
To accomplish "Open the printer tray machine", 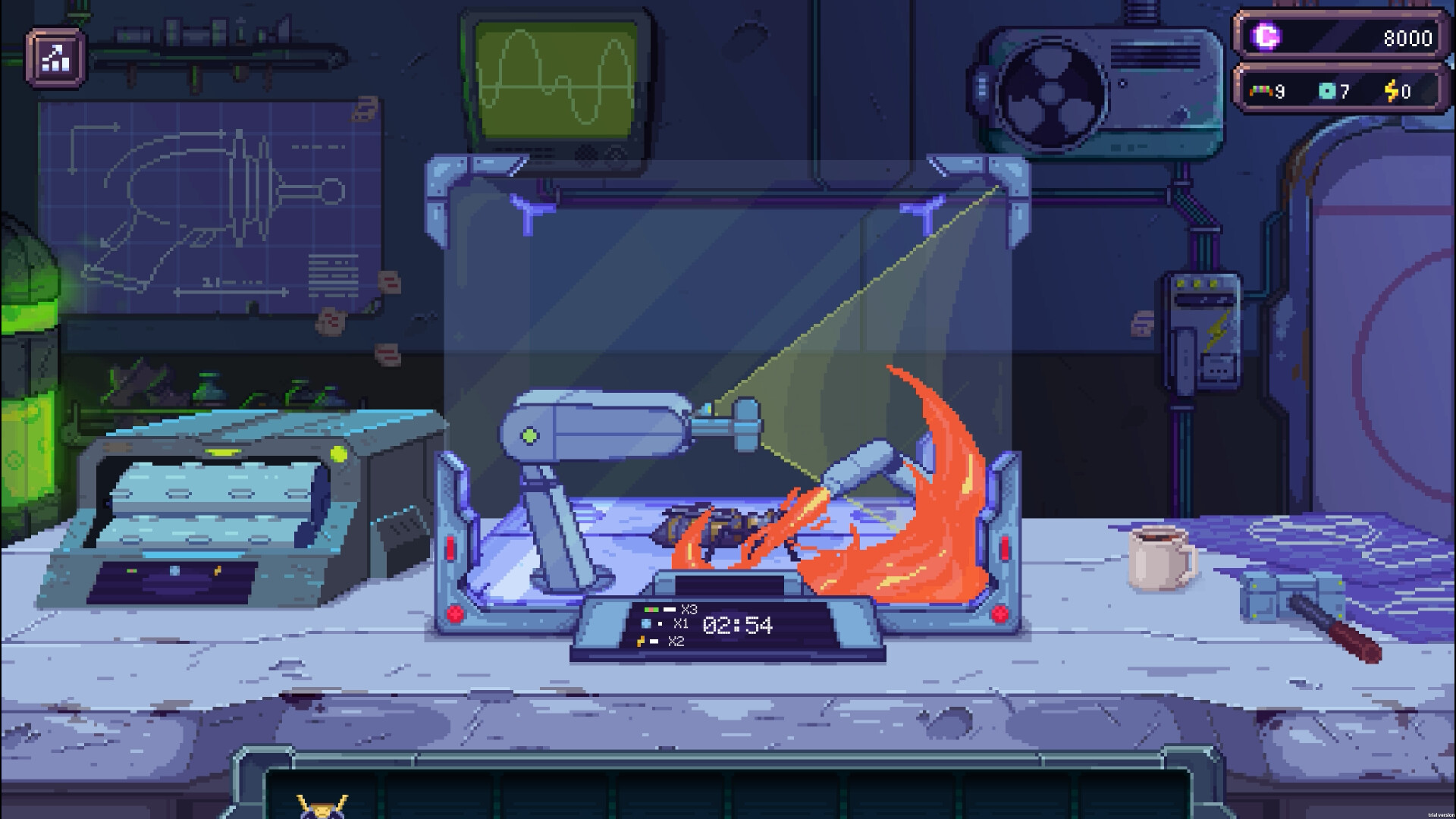I will pyautogui.click(x=212, y=500).
